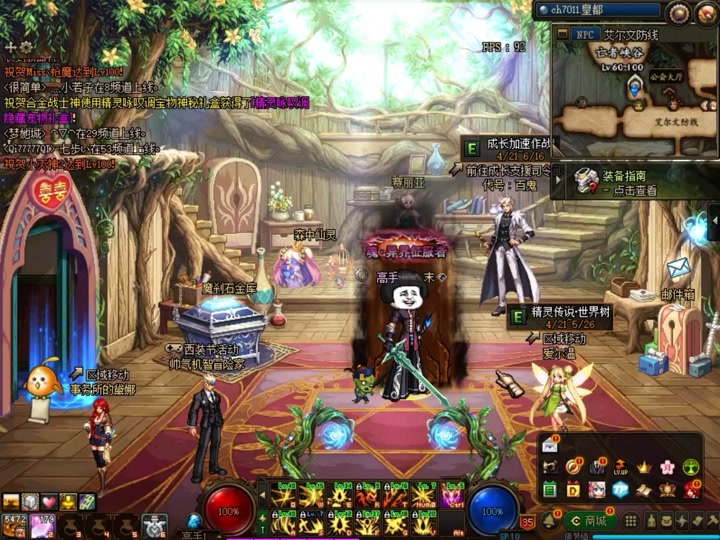
Task: Select the LV.UP level-up icon
Action: tap(620, 467)
